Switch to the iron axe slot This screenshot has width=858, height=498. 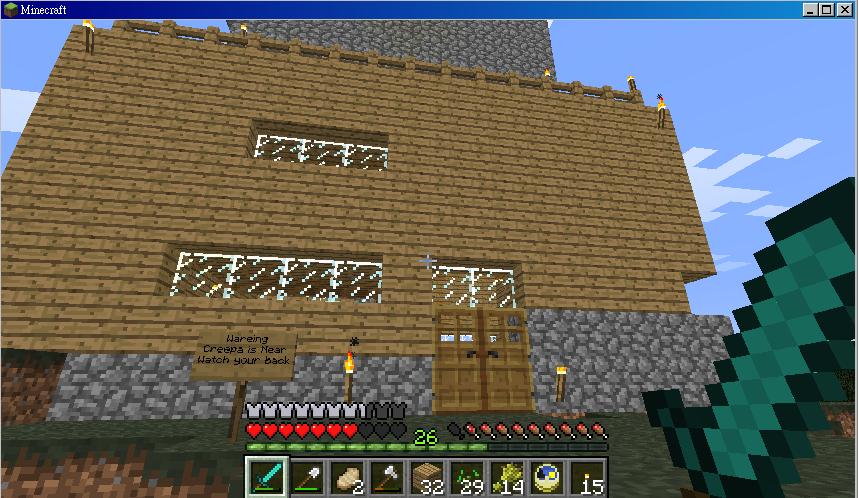387,478
